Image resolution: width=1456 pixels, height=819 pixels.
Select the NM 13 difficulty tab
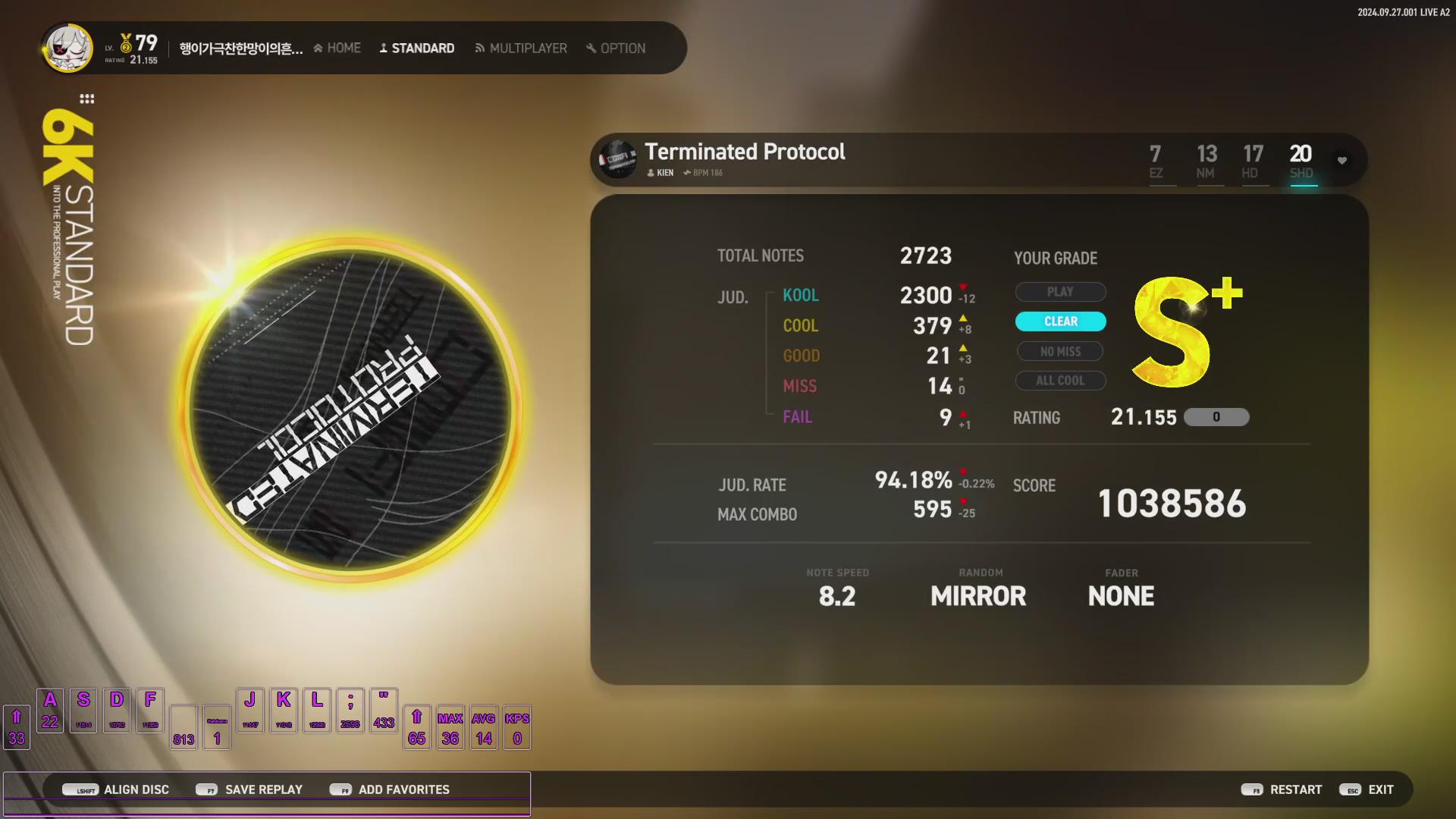(x=1207, y=162)
